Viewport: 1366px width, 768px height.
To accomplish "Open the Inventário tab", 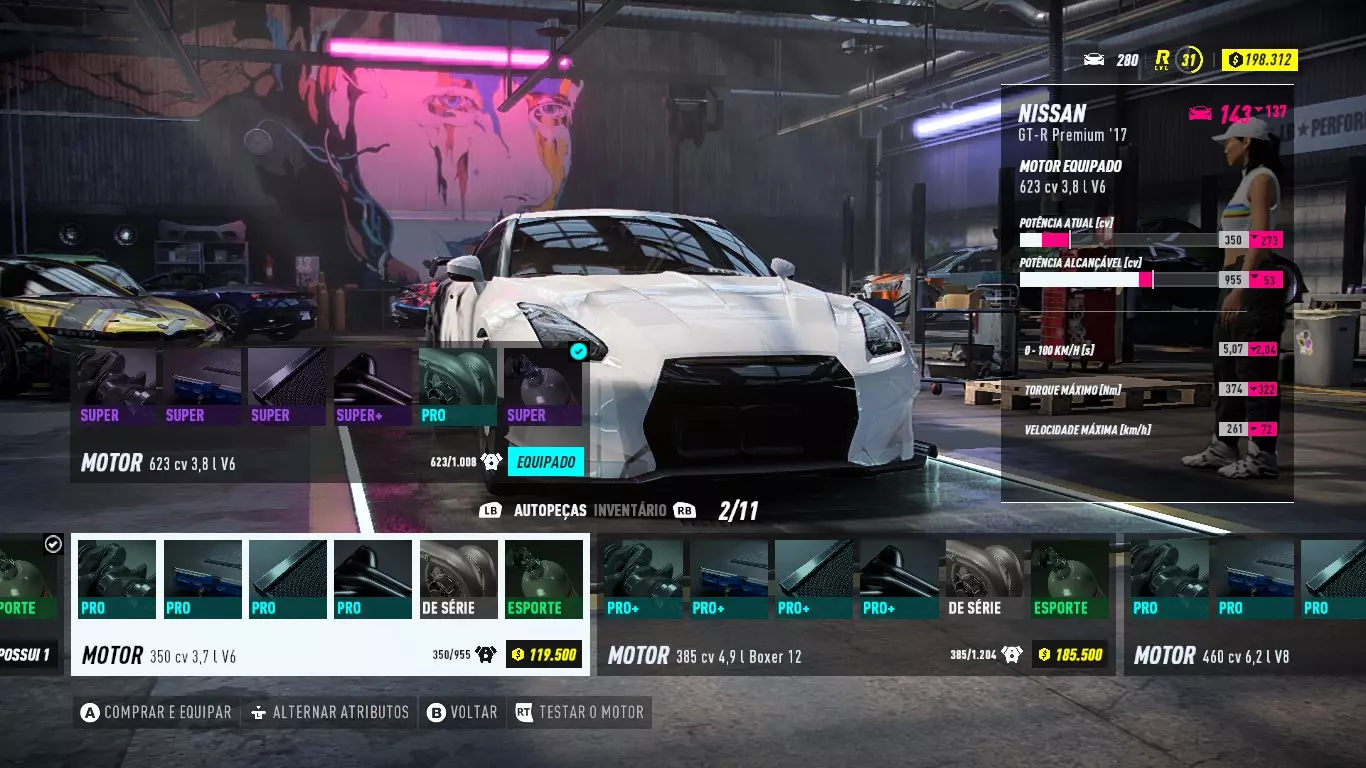I will pos(630,510).
